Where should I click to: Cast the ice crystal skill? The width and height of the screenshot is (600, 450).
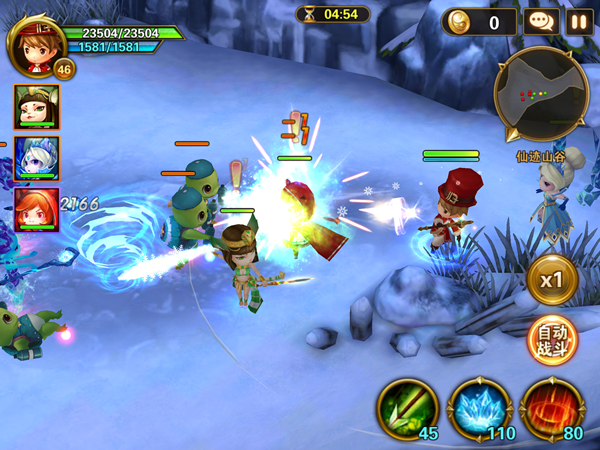pos(479,408)
